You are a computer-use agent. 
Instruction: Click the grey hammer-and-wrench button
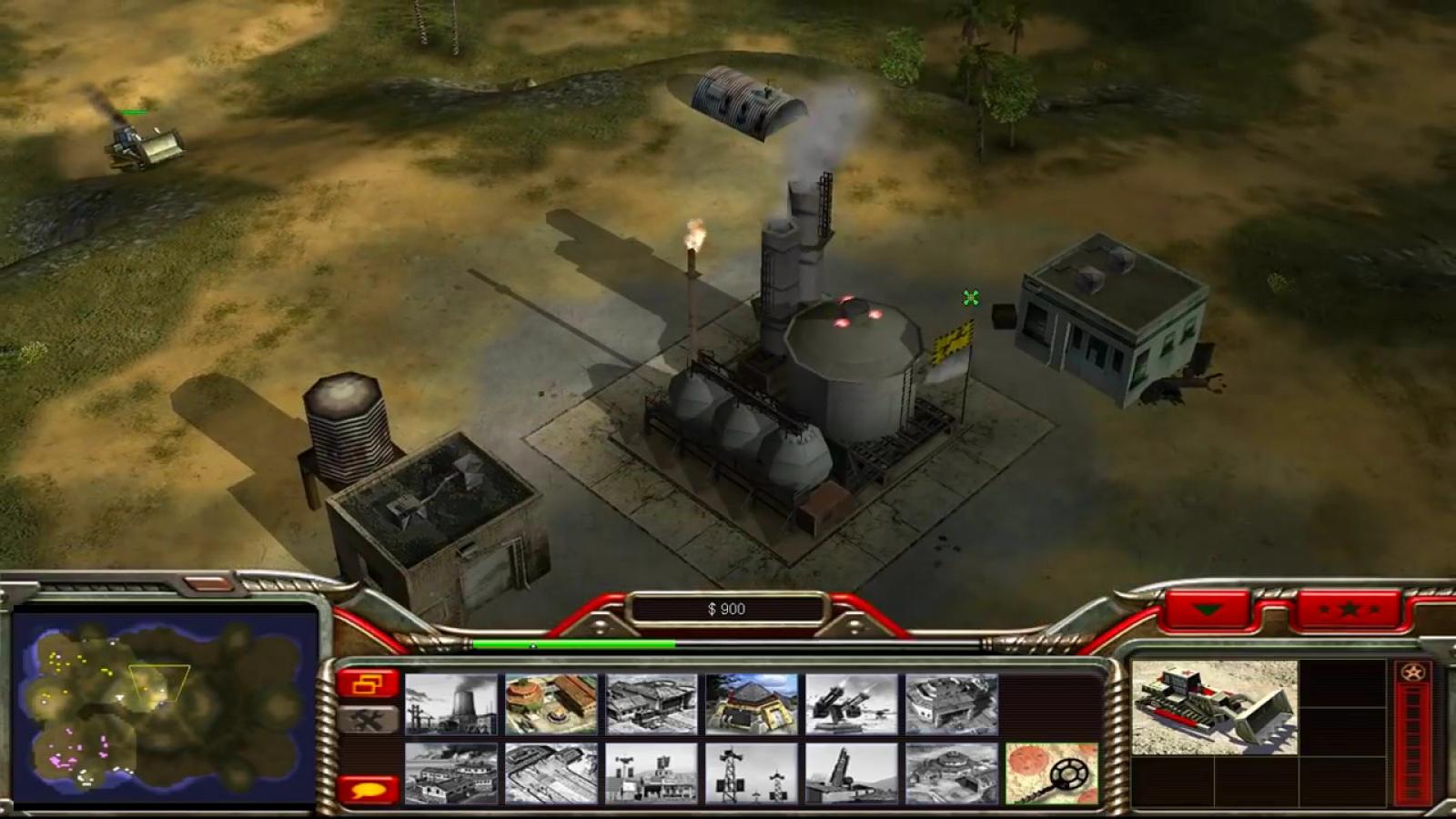point(368,721)
